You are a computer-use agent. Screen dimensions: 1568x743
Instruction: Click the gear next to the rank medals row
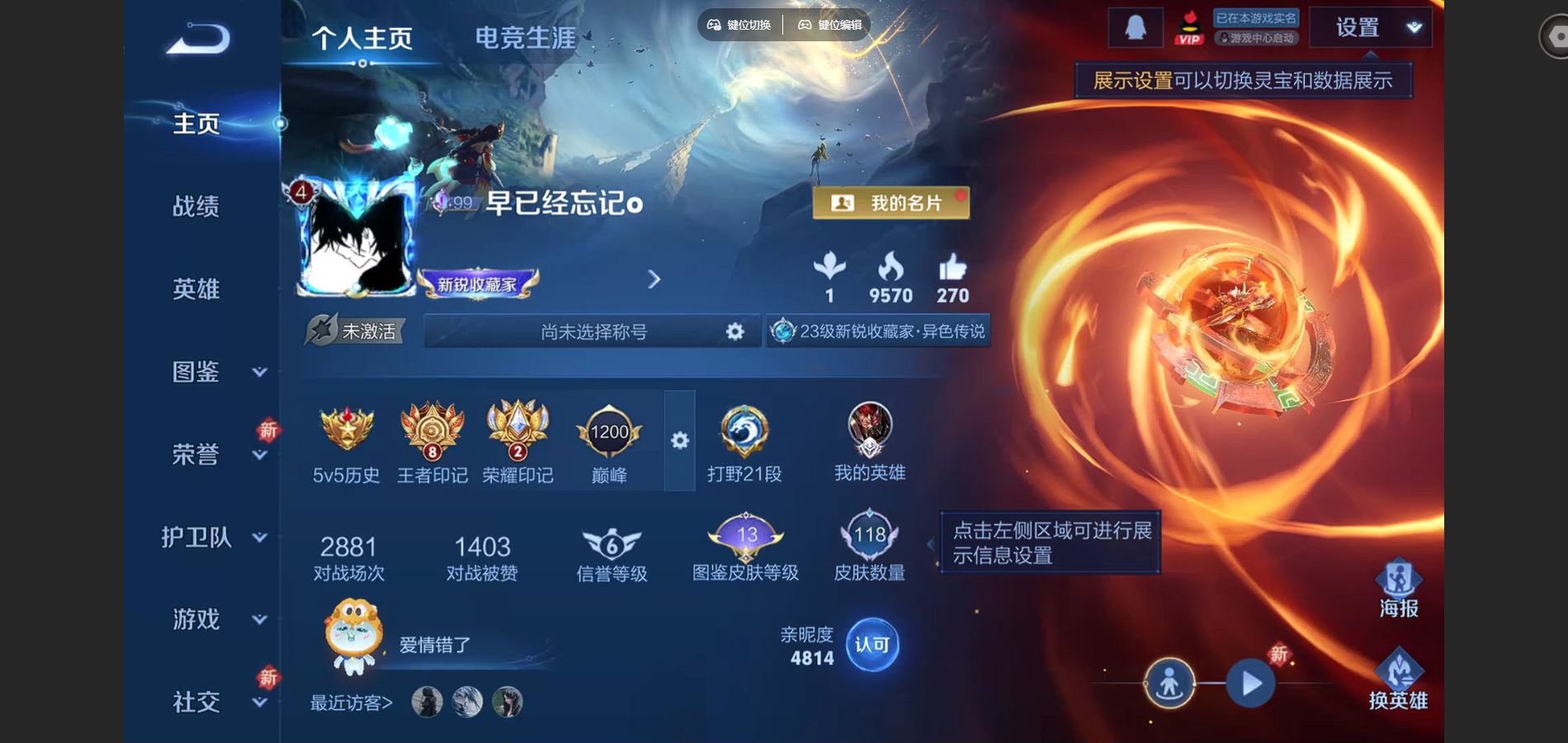pos(678,442)
